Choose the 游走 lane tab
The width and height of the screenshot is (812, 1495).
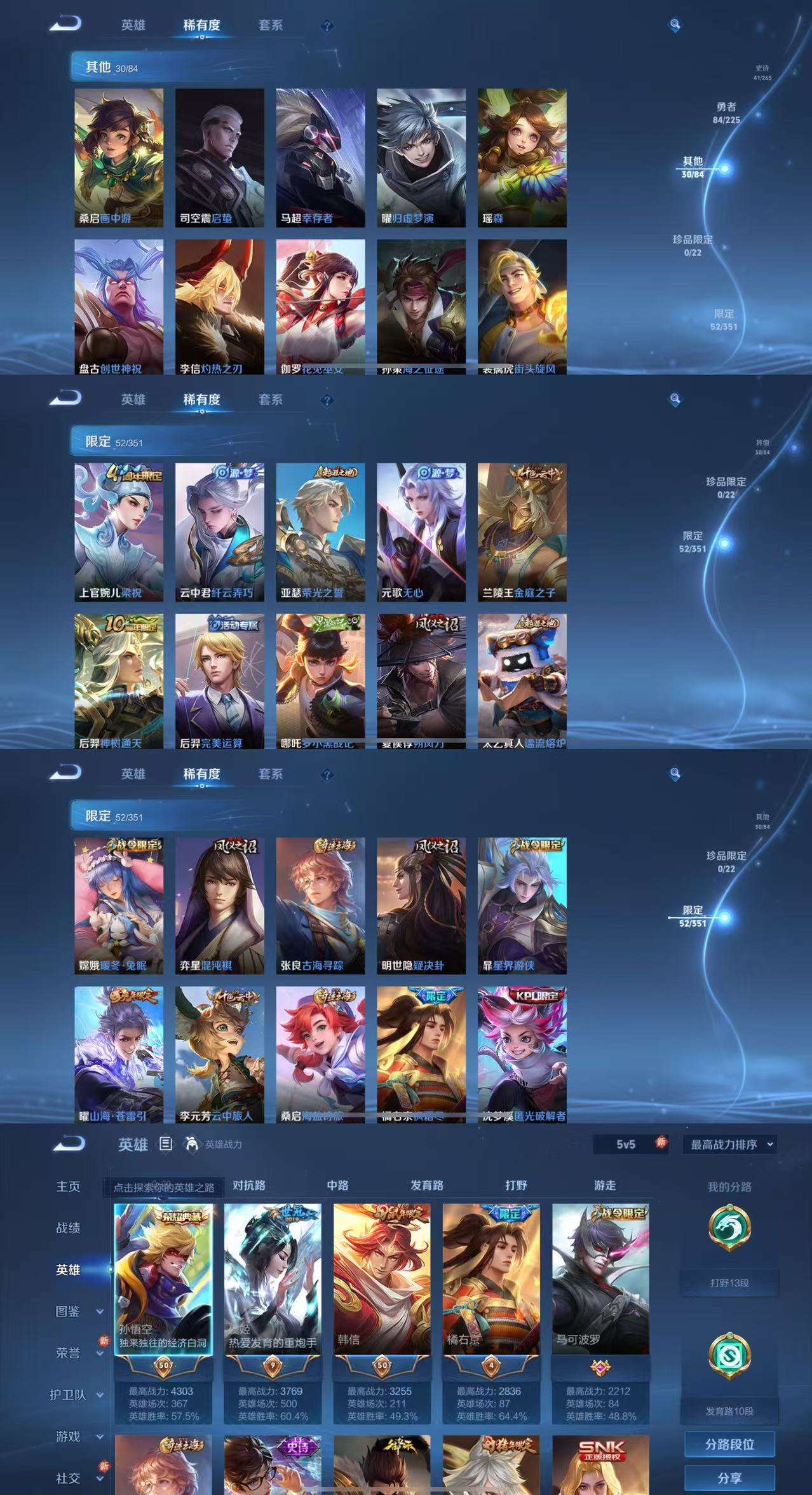click(x=605, y=1185)
